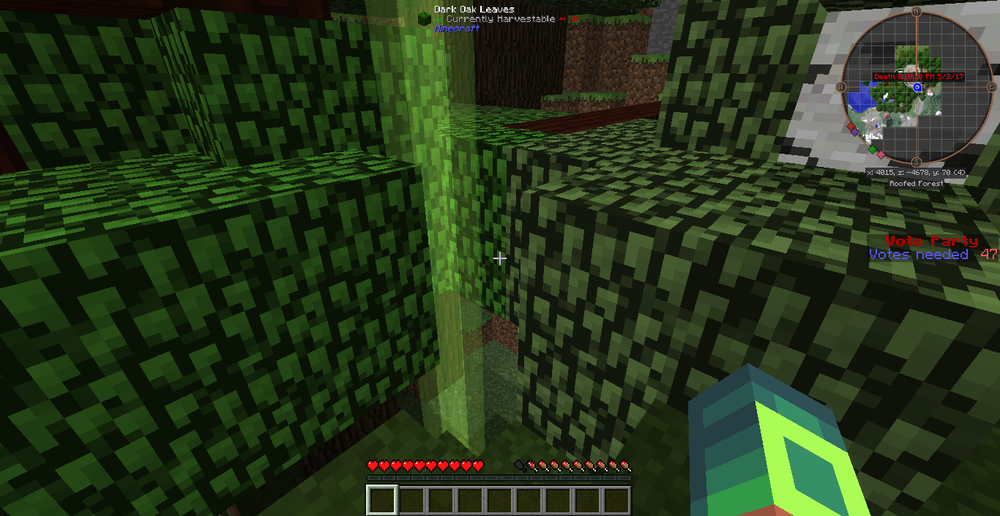Select the highlighted first hotbar slot

point(382,499)
